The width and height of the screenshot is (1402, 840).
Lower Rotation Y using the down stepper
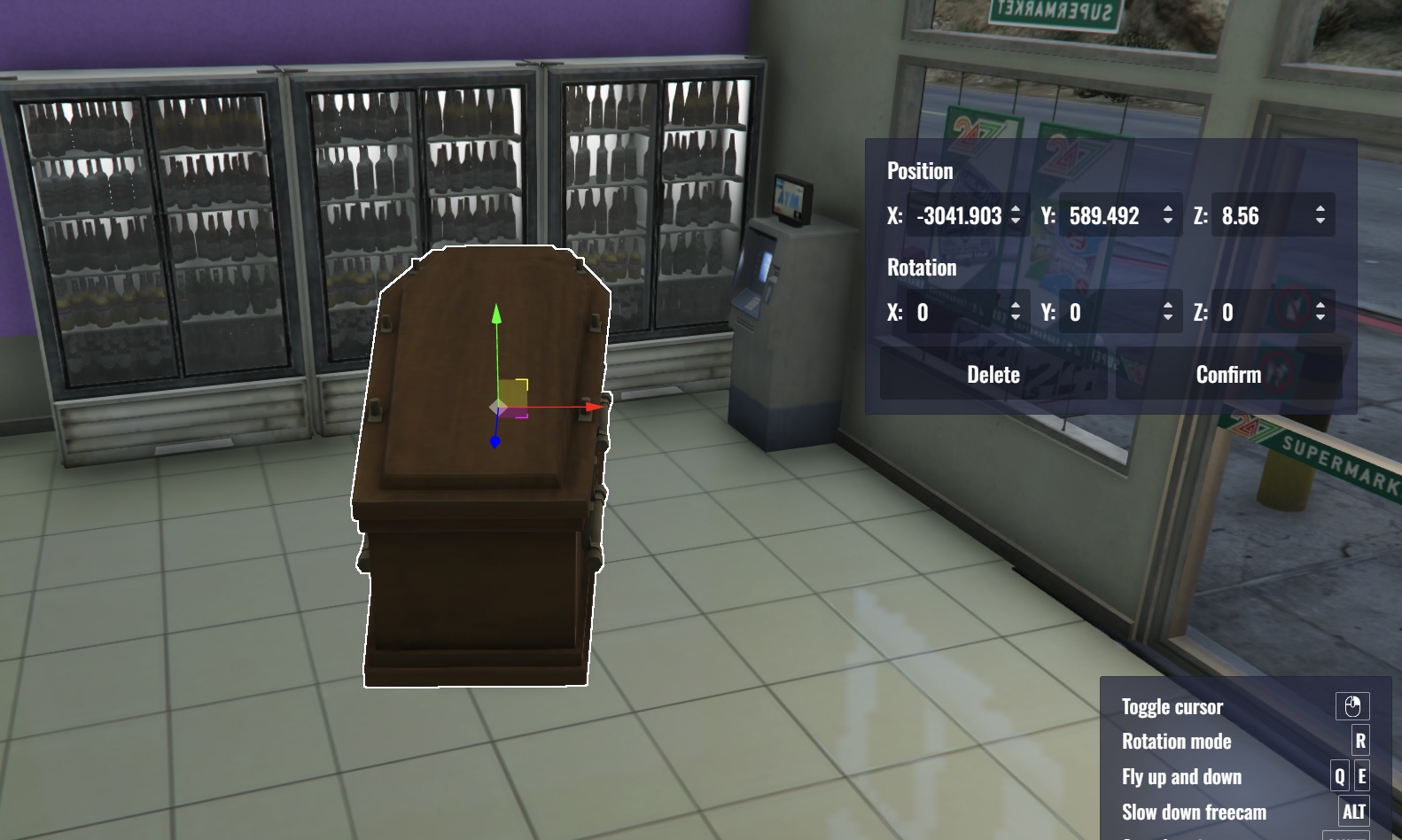tap(1168, 317)
